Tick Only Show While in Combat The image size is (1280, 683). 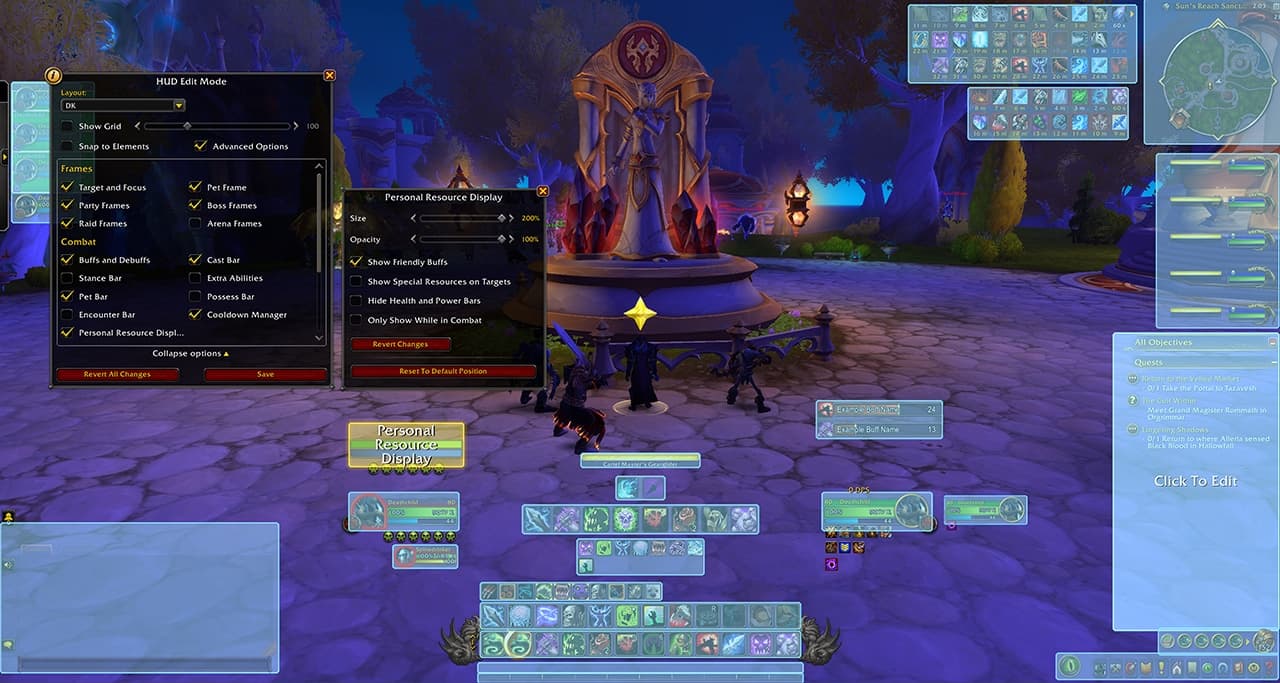pyautogui.click(x=356, y=320)
